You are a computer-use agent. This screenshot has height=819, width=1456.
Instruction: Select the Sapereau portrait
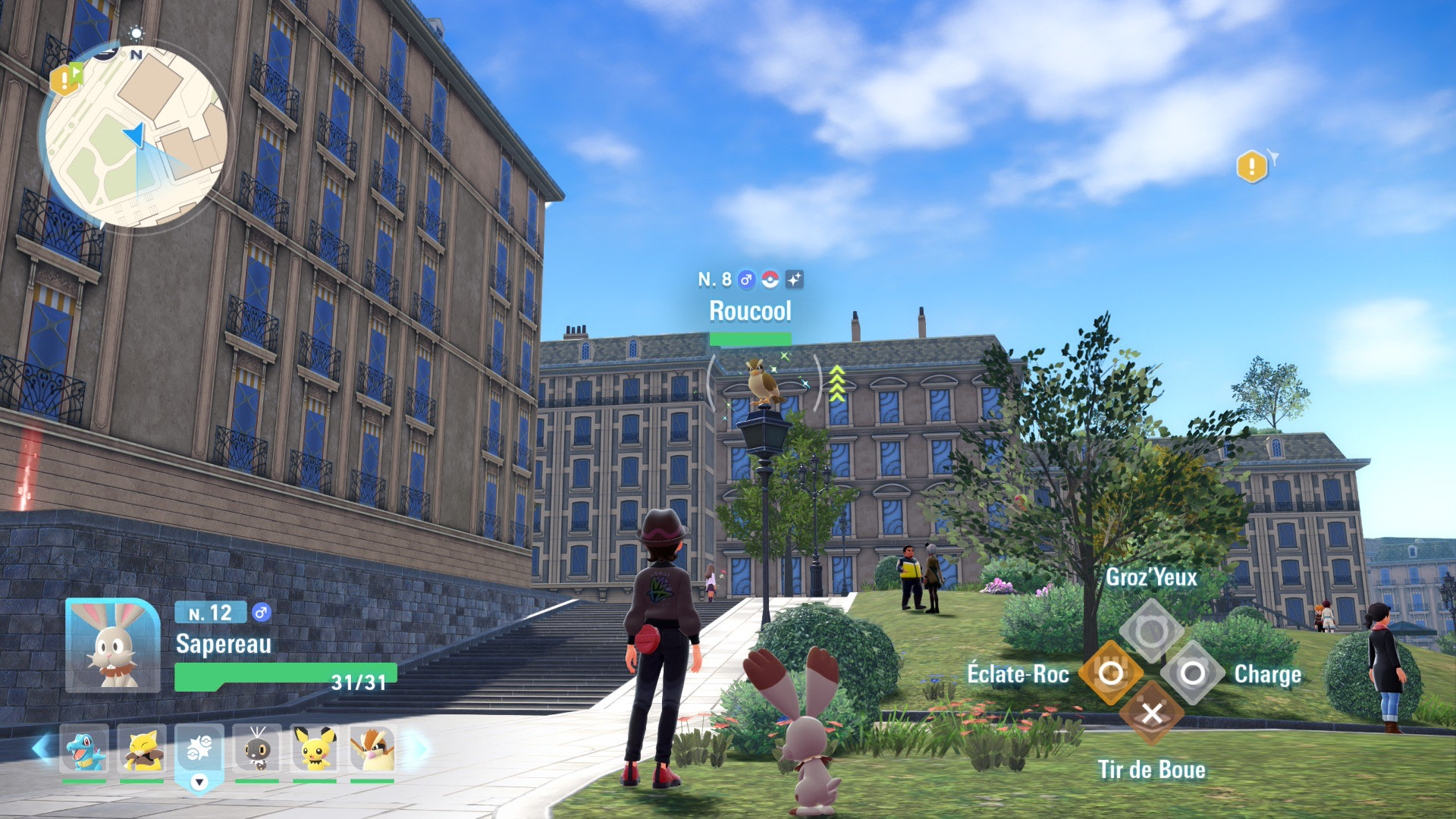[112, 645]
